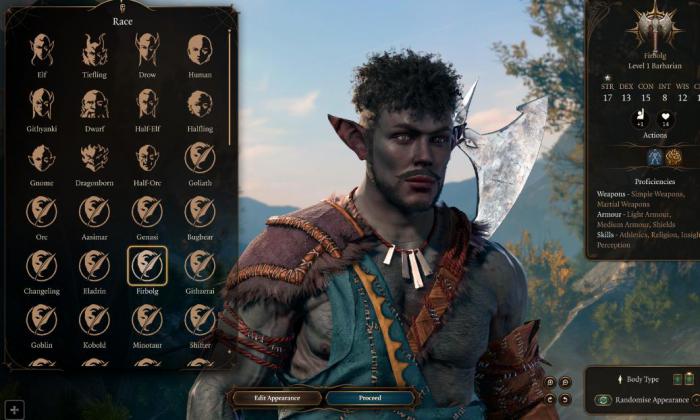This screenshot has height=420, width=700.
Task: Select the Kobold race
Action: tap(94, 319)
